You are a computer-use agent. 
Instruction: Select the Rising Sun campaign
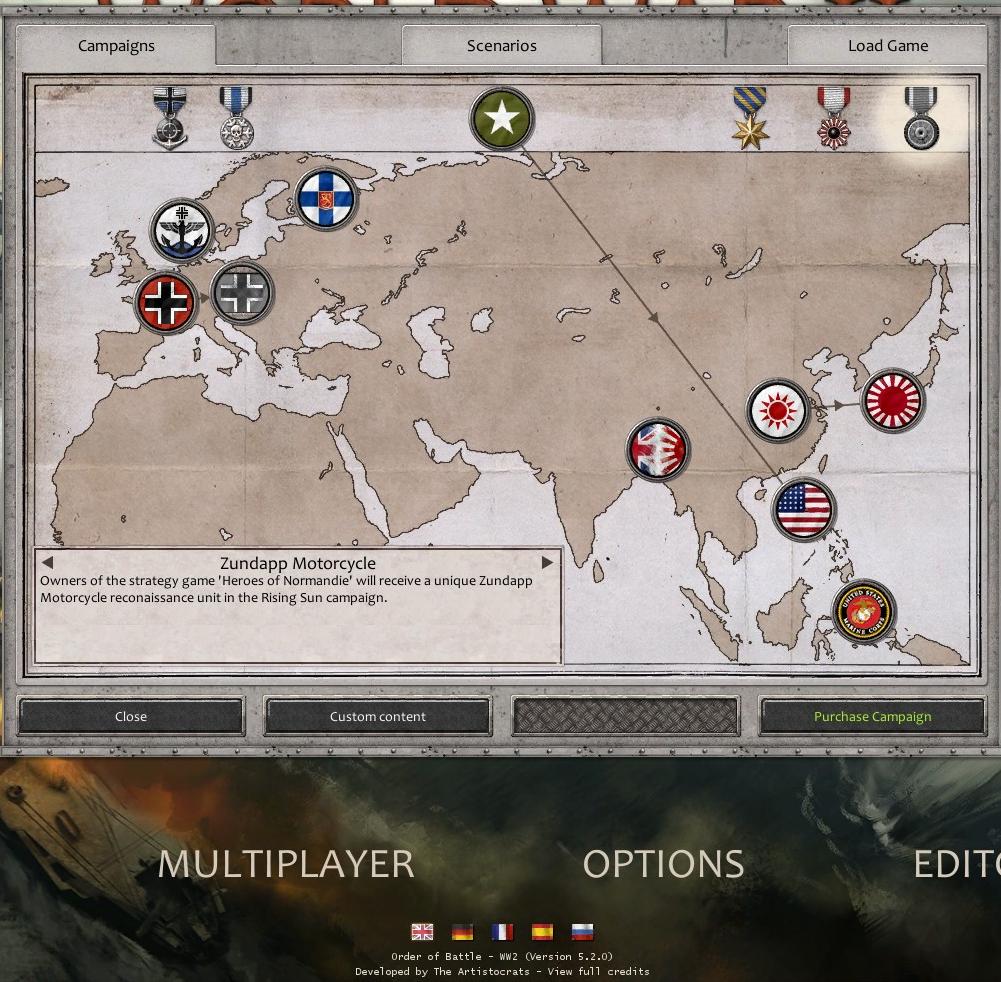point(892,401)
